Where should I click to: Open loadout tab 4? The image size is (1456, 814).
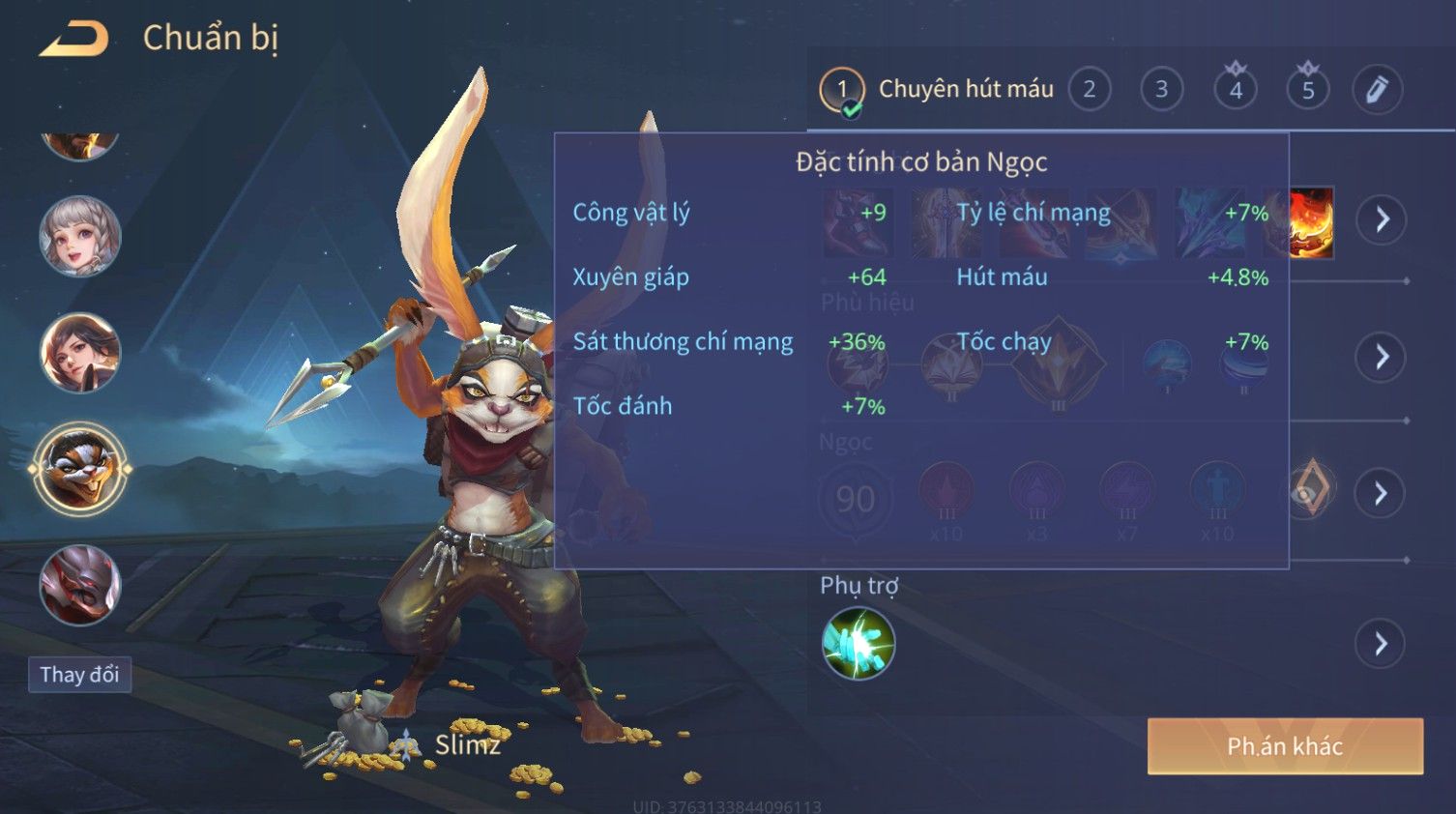point(1235,90)
